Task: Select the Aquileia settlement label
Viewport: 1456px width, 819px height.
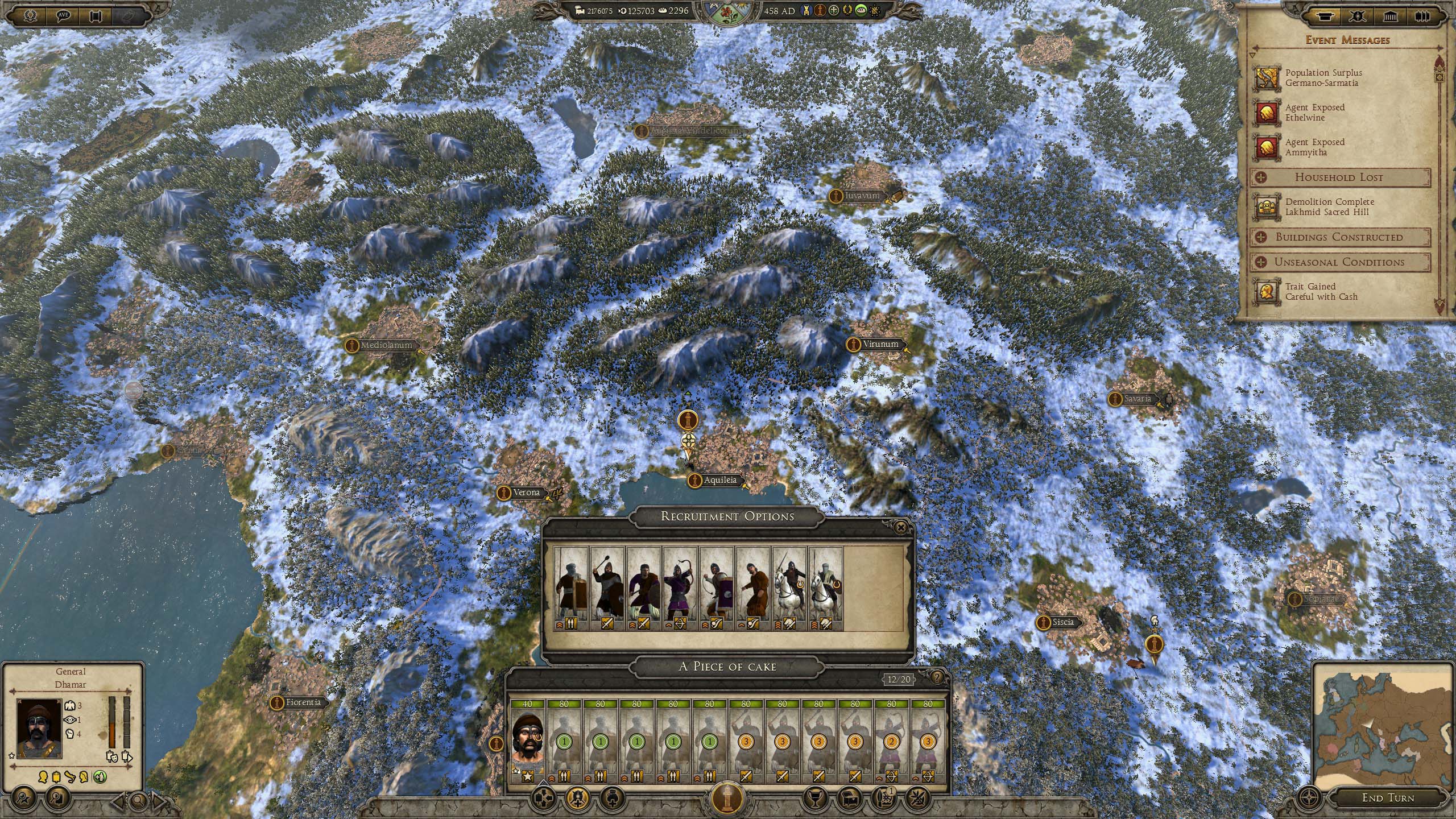Action: click(x=720, y=480)
